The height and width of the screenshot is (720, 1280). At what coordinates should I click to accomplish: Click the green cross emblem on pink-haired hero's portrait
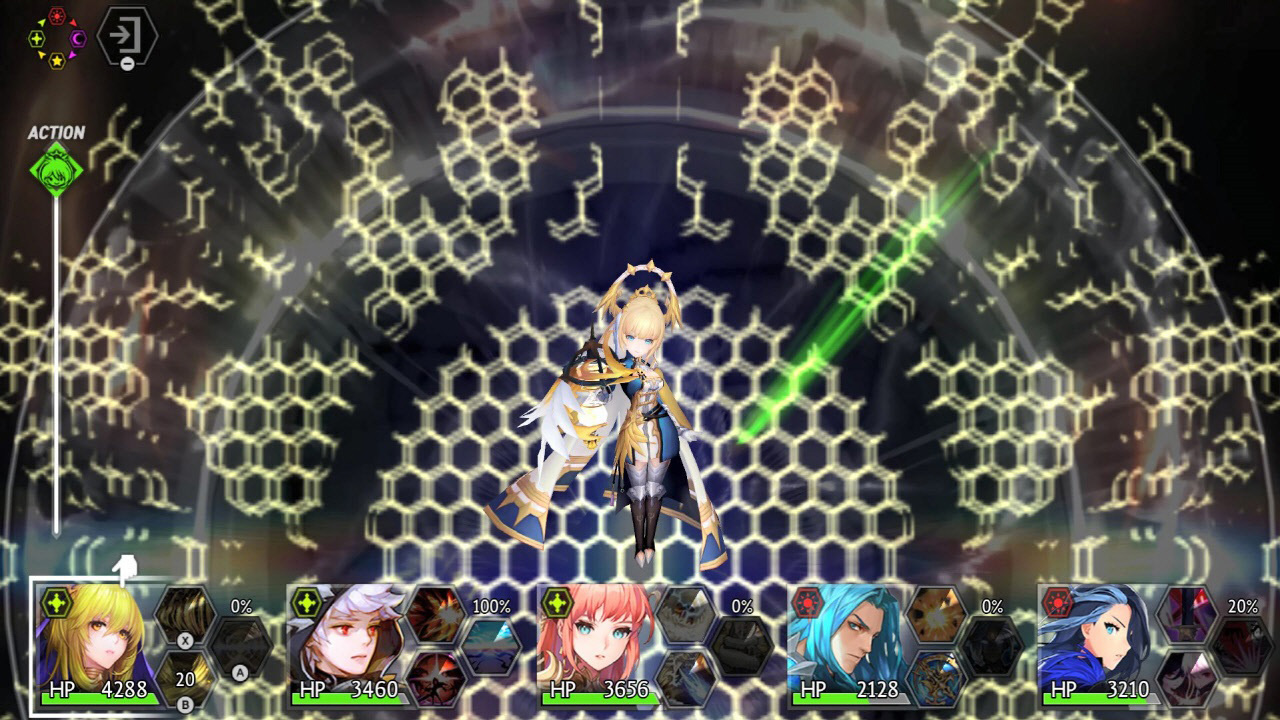[556, 603]
